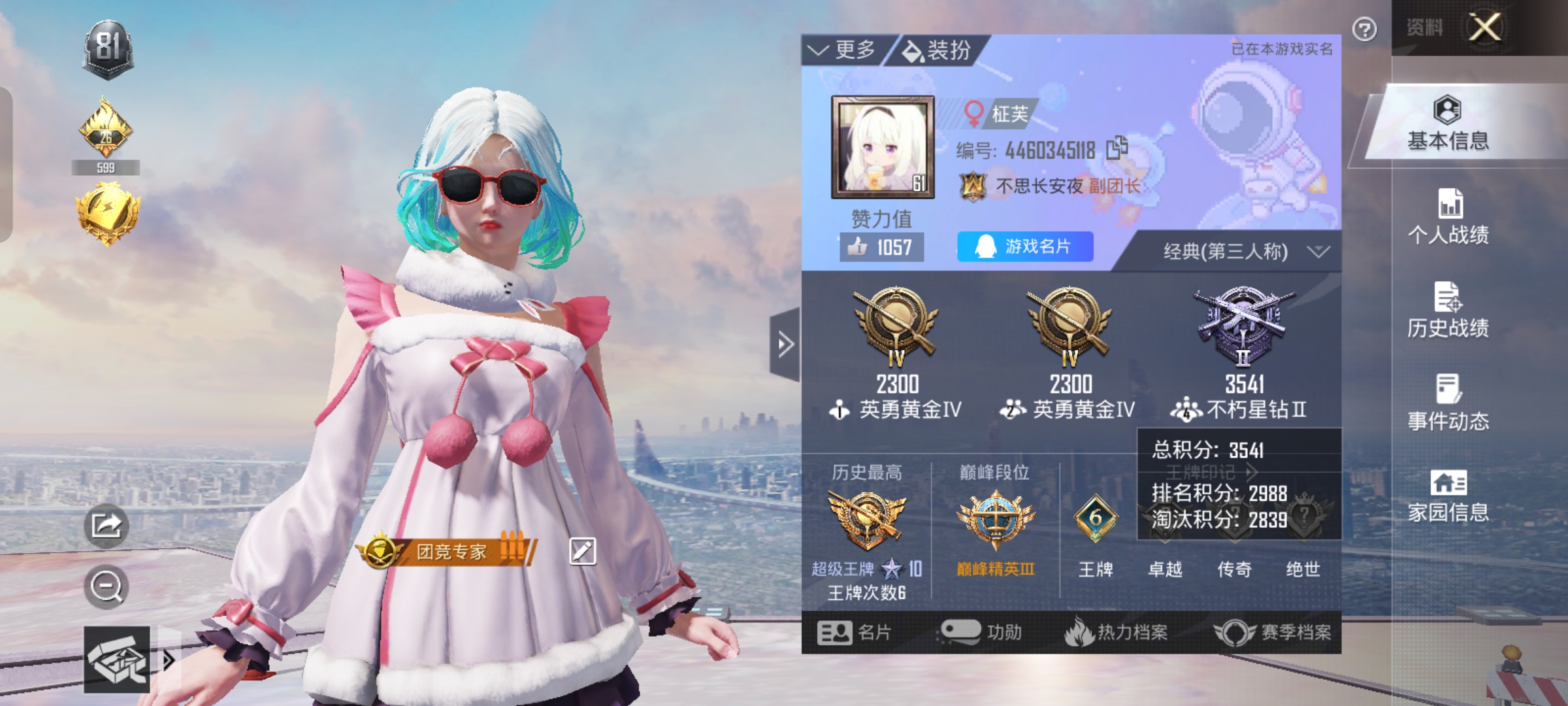
Task: Go to the 家园信息 tab
Action: (x=1448, y=497)
